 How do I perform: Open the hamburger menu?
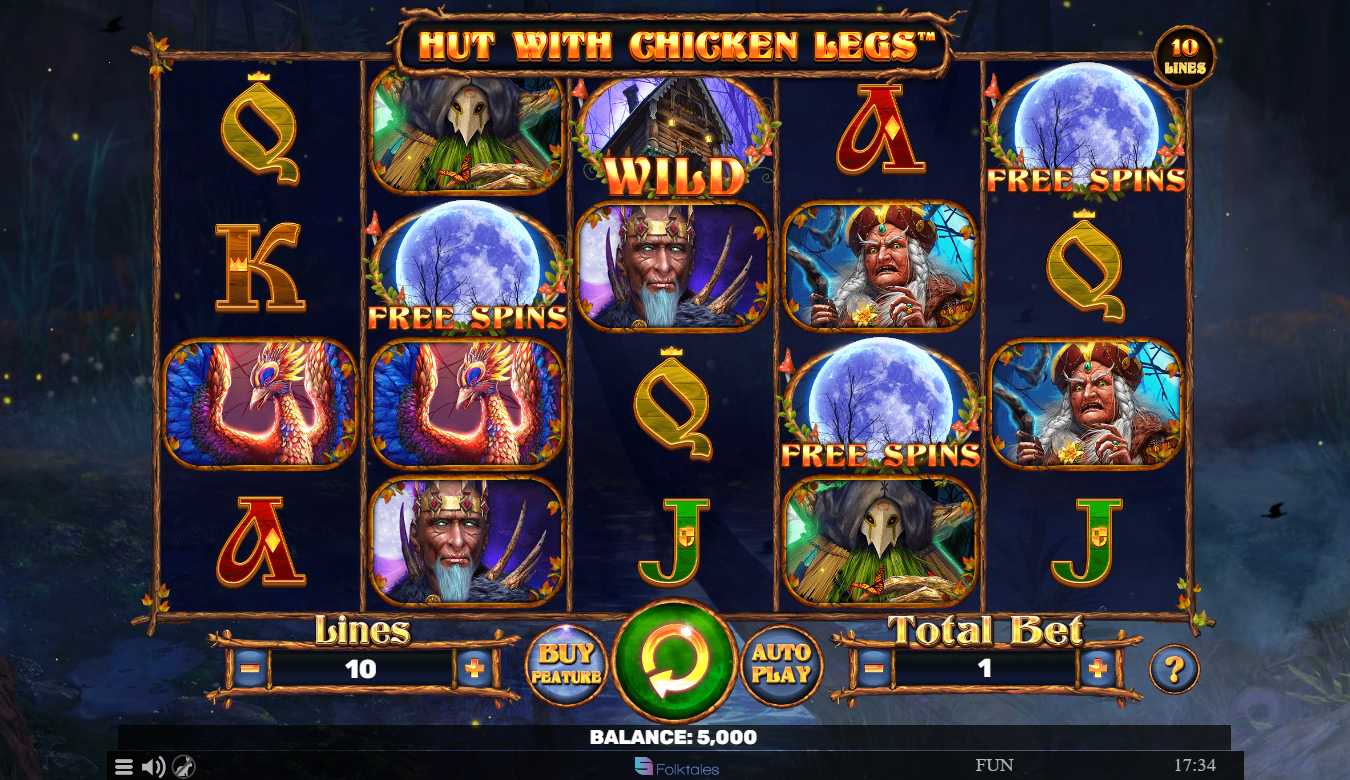pyautogui.click(x=123, y=767)
